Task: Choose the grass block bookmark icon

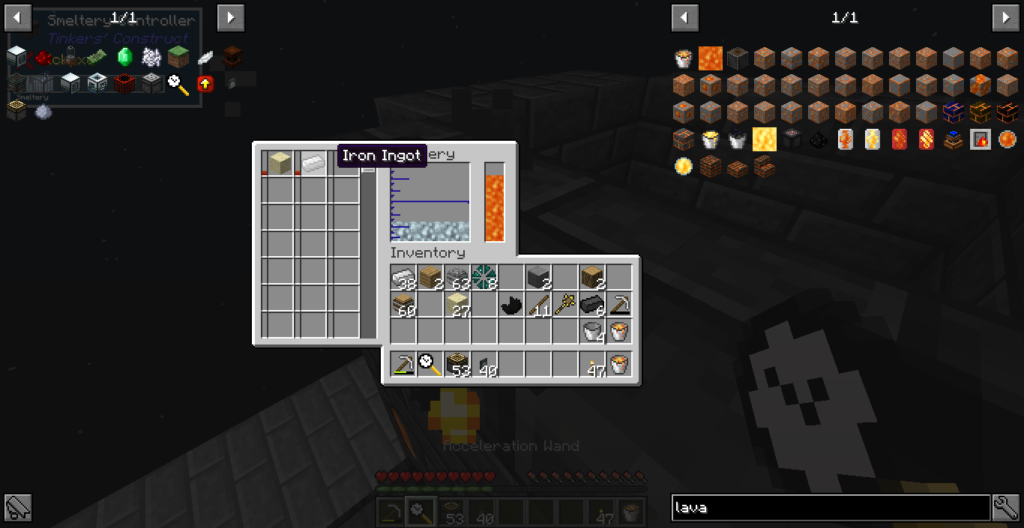Action: pyautogui.click(x=178, y=57)
